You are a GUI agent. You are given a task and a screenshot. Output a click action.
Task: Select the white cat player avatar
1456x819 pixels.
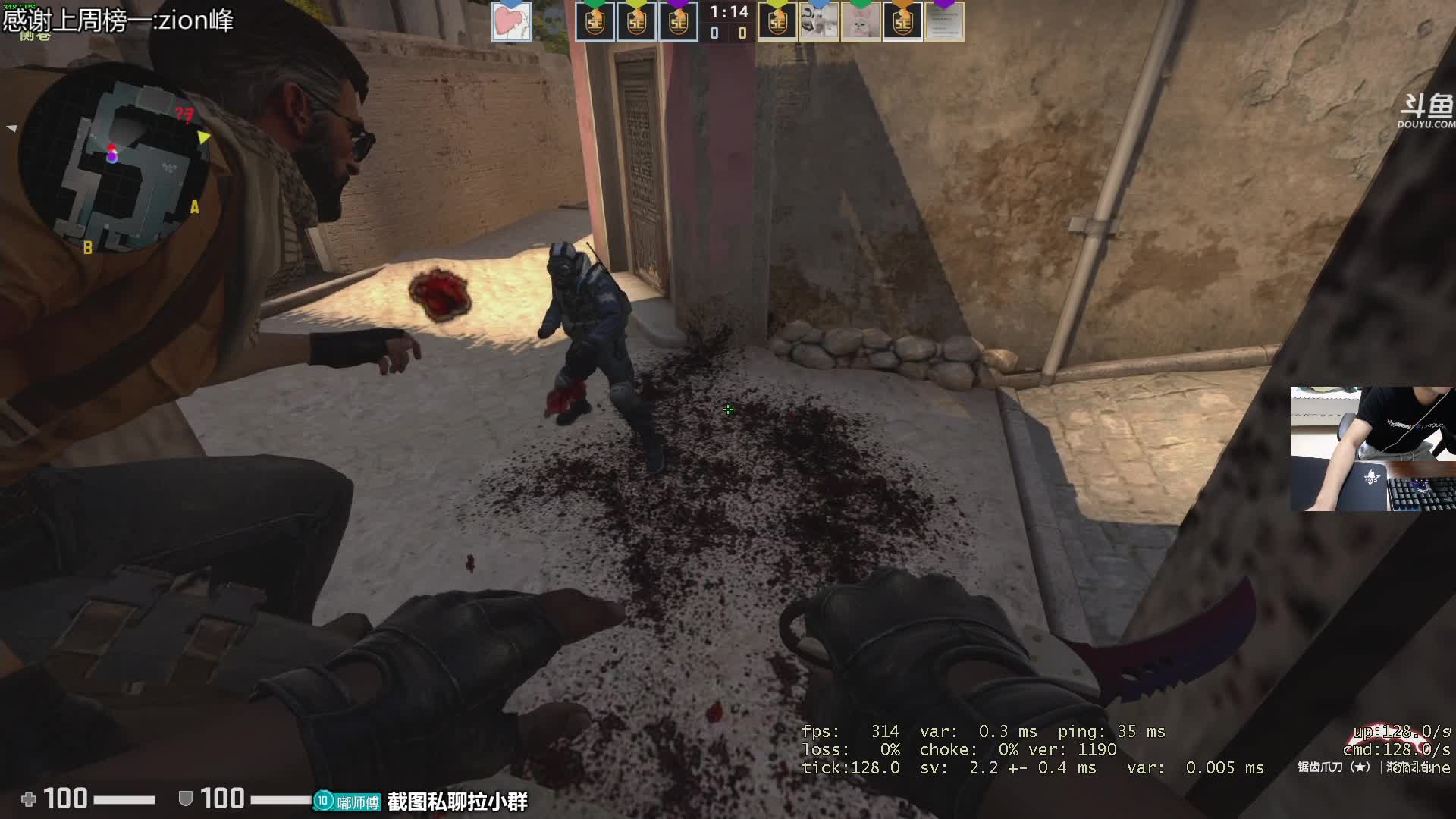click(x=861, y=21)
